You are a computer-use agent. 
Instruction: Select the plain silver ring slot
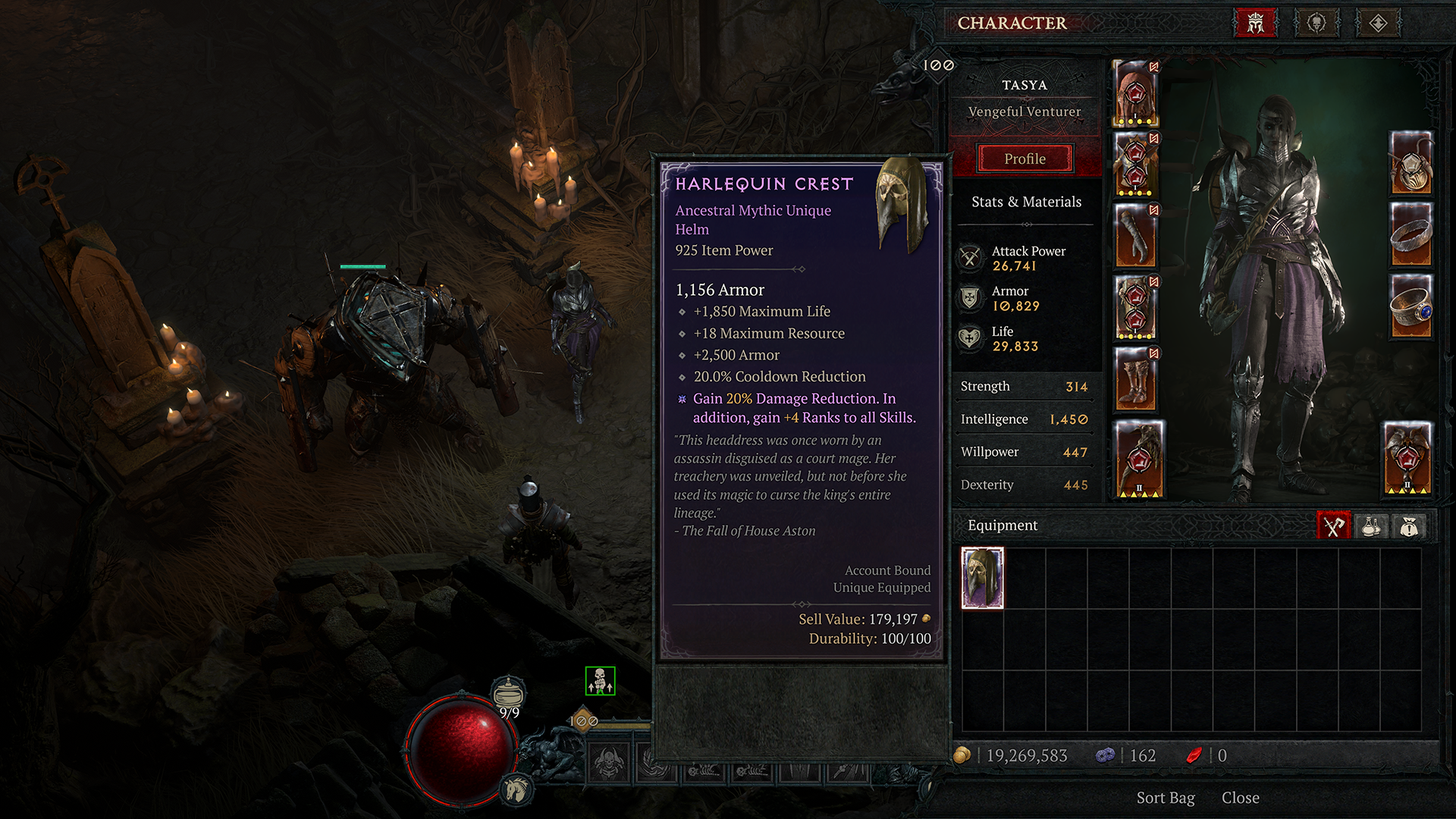[x=1410, y=235]
